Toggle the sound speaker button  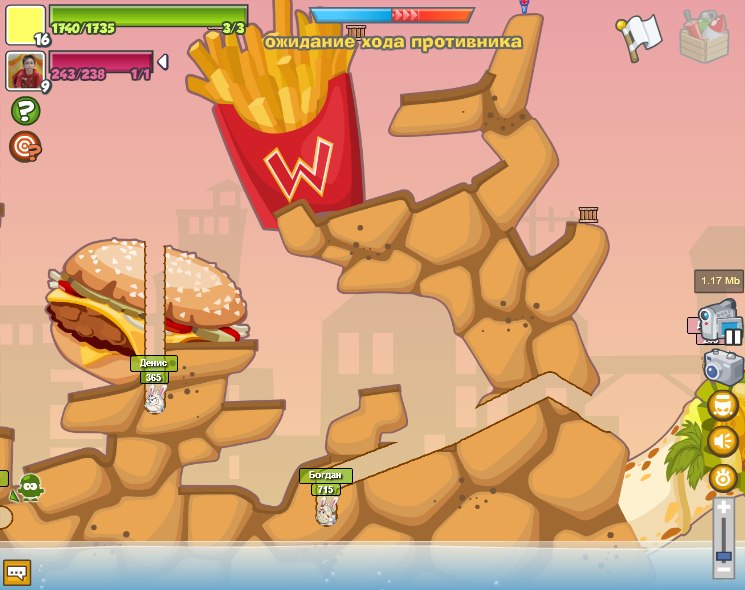(723, 441)
